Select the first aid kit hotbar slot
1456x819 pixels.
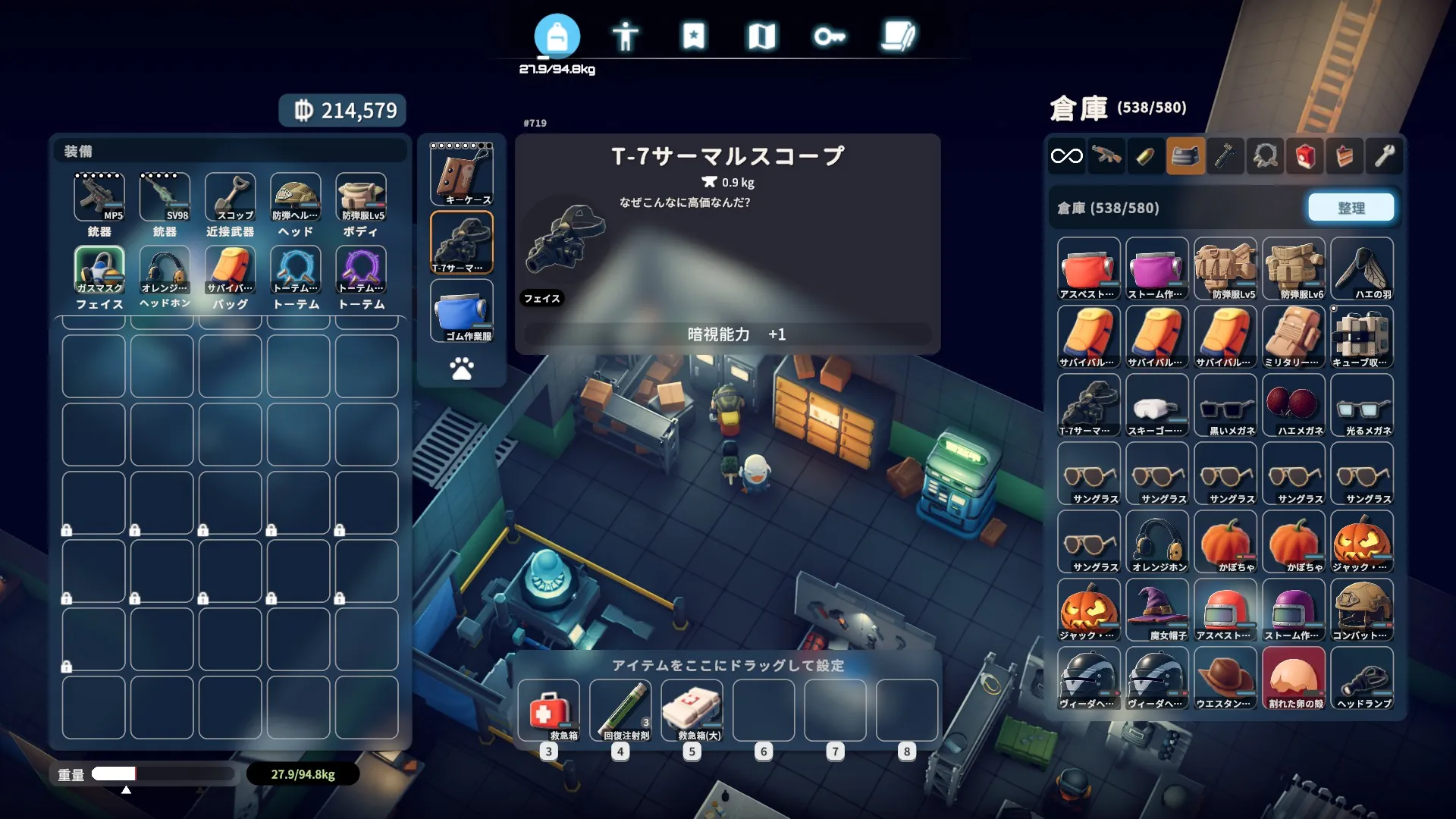pyautogui.click(x=548, y=711)
